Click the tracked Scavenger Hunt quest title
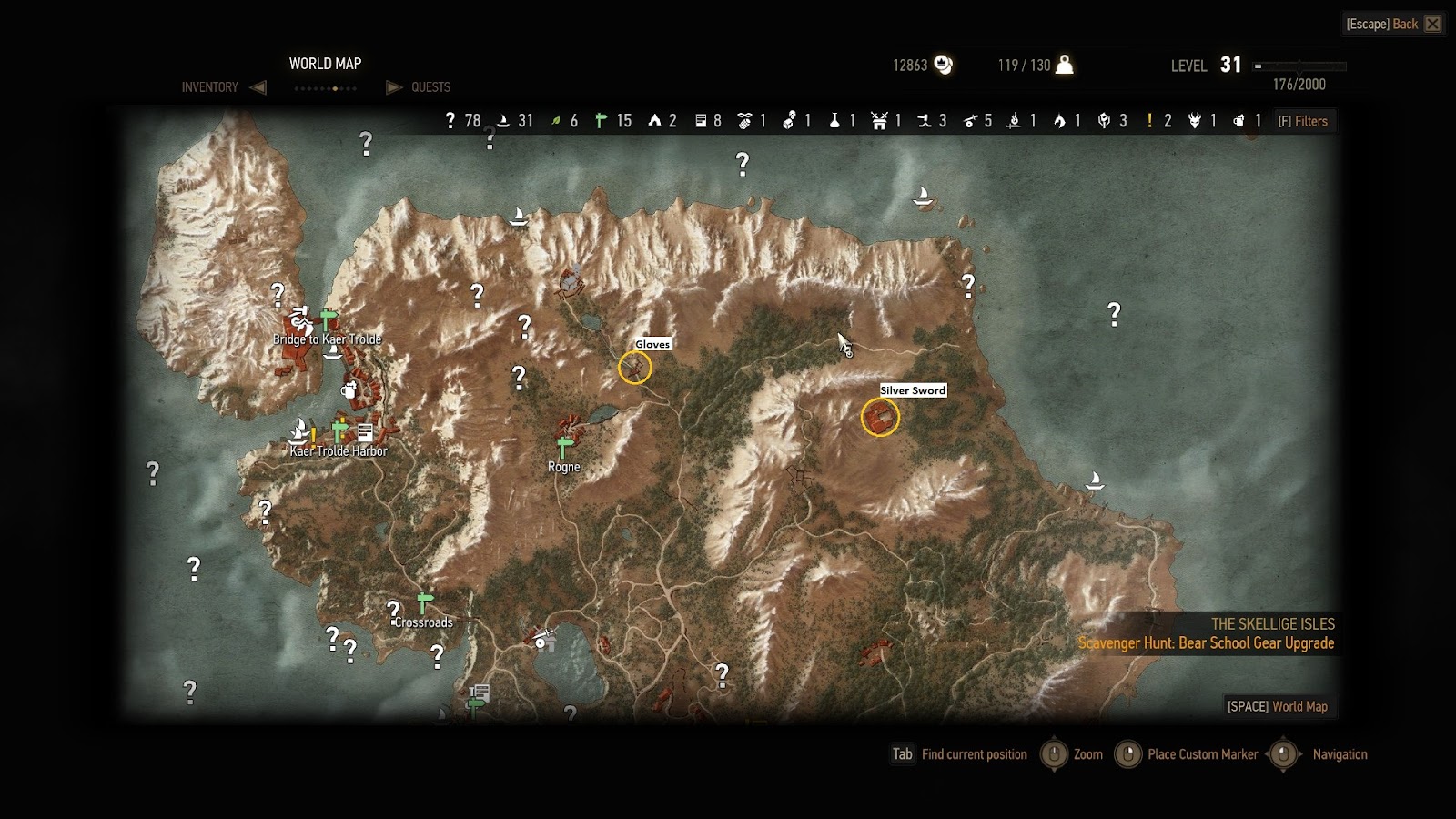 click(1206, 643)
